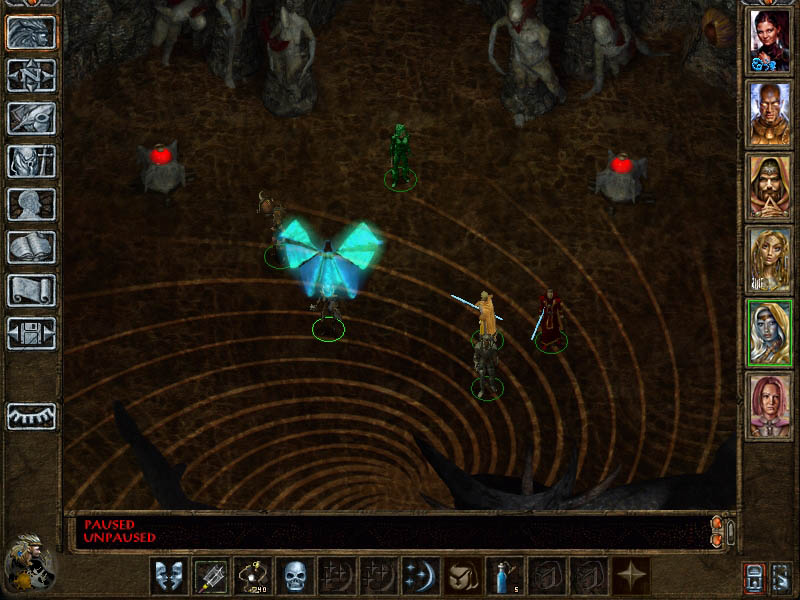Viewport: 800px width, 600px height.
Task: Select the bald warrior's portrait
Action: click(x=770, y=114)
